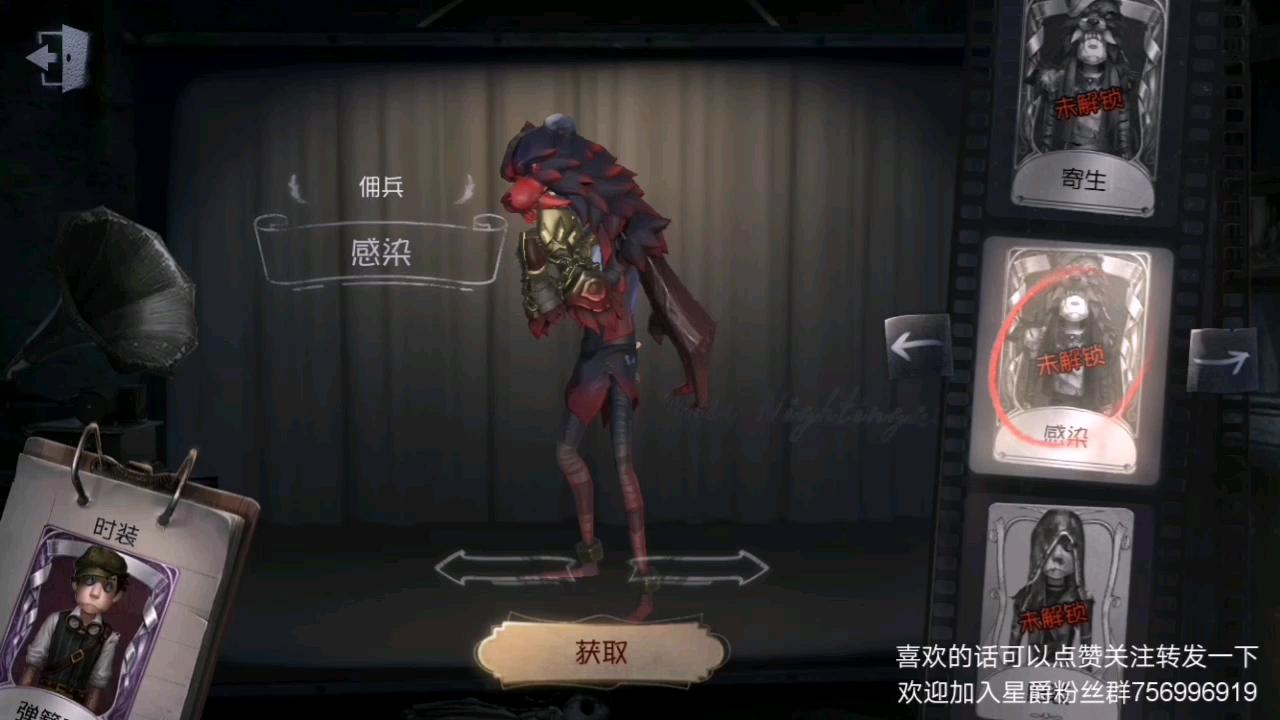Click the left navigation arrow beside the stage
1280x720 pixels.
click(x=916, y=347)
